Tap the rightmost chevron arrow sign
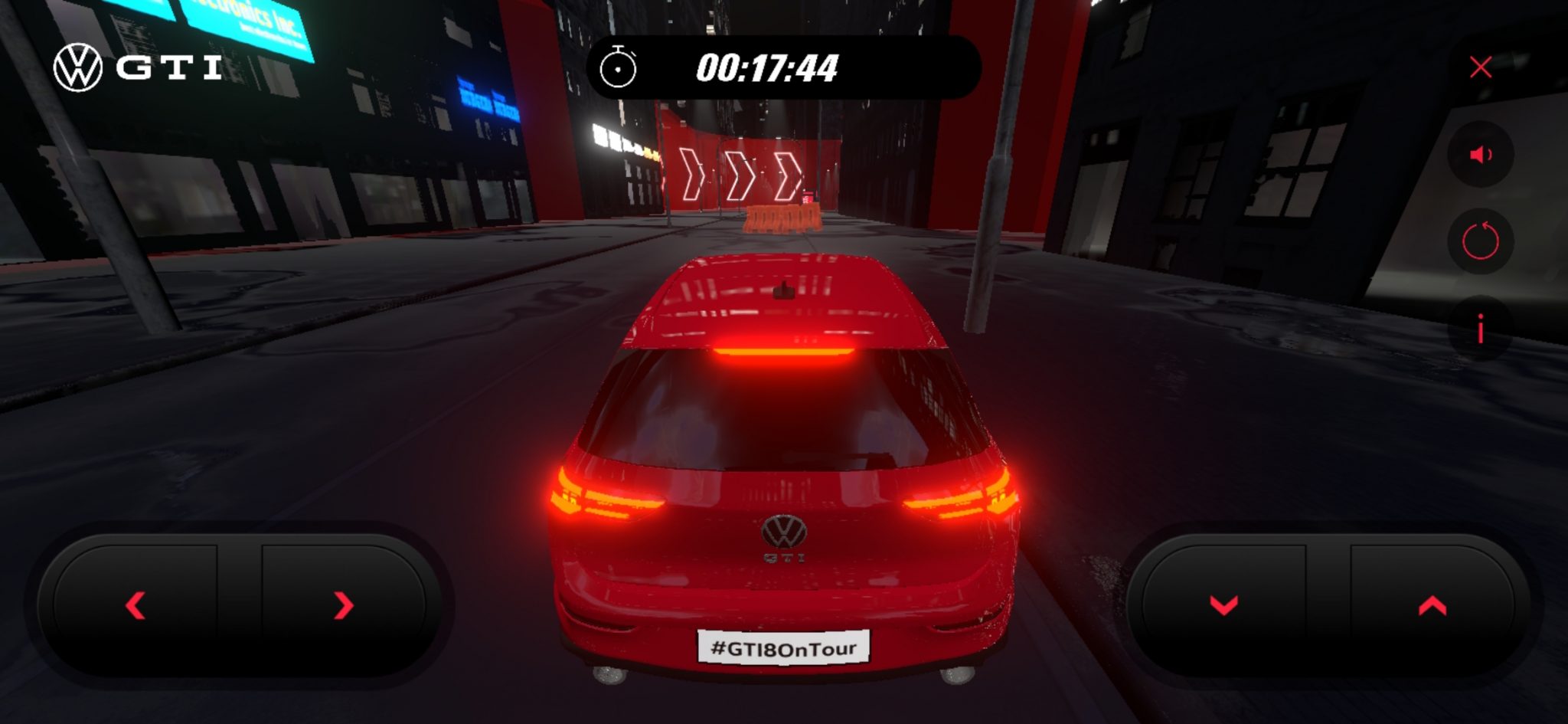 pos(787,175)
